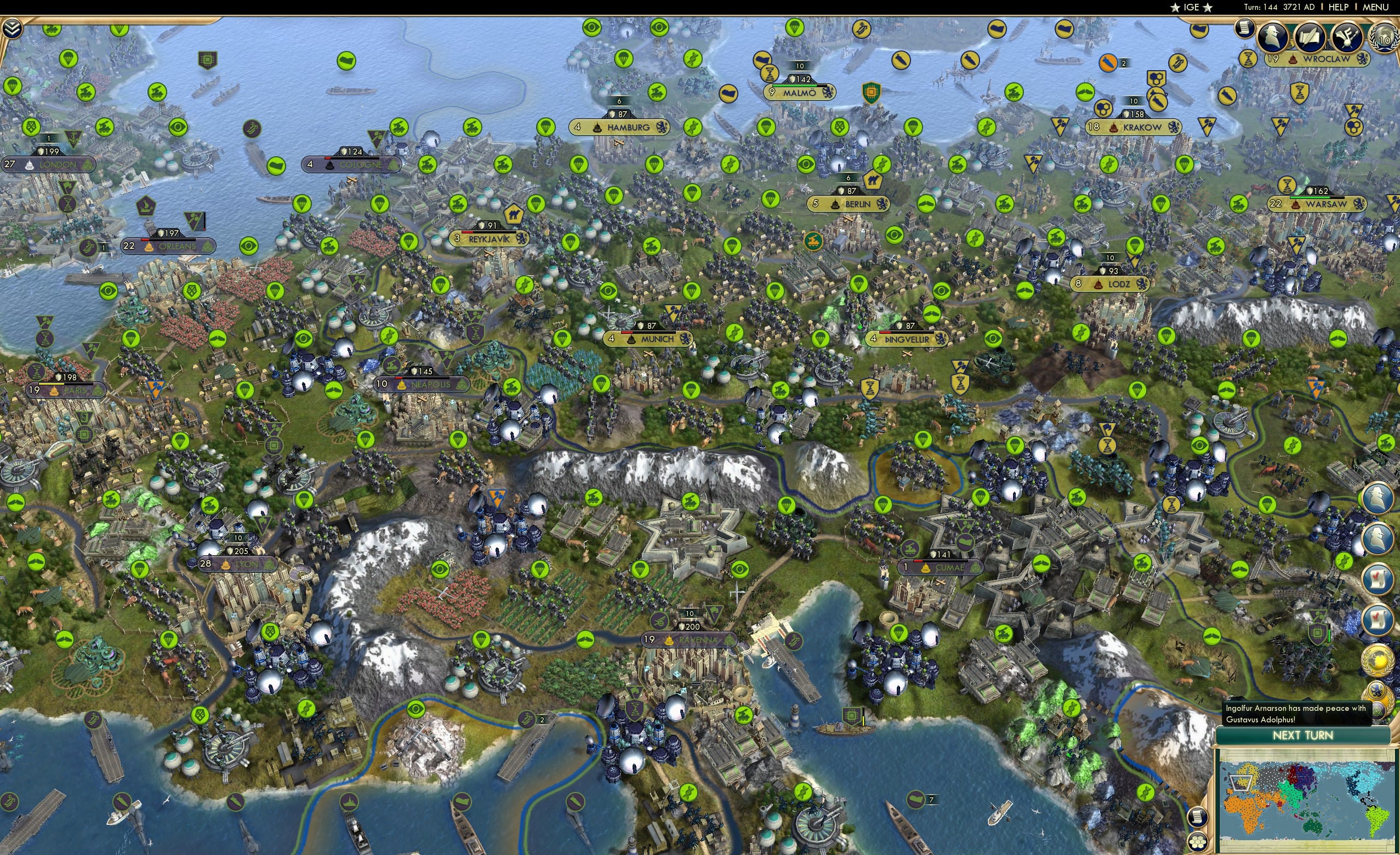The image size is (1400, 855).
Task: Toggle the hex grid with the honeycomb icon
Action: tap(1197, 842)
